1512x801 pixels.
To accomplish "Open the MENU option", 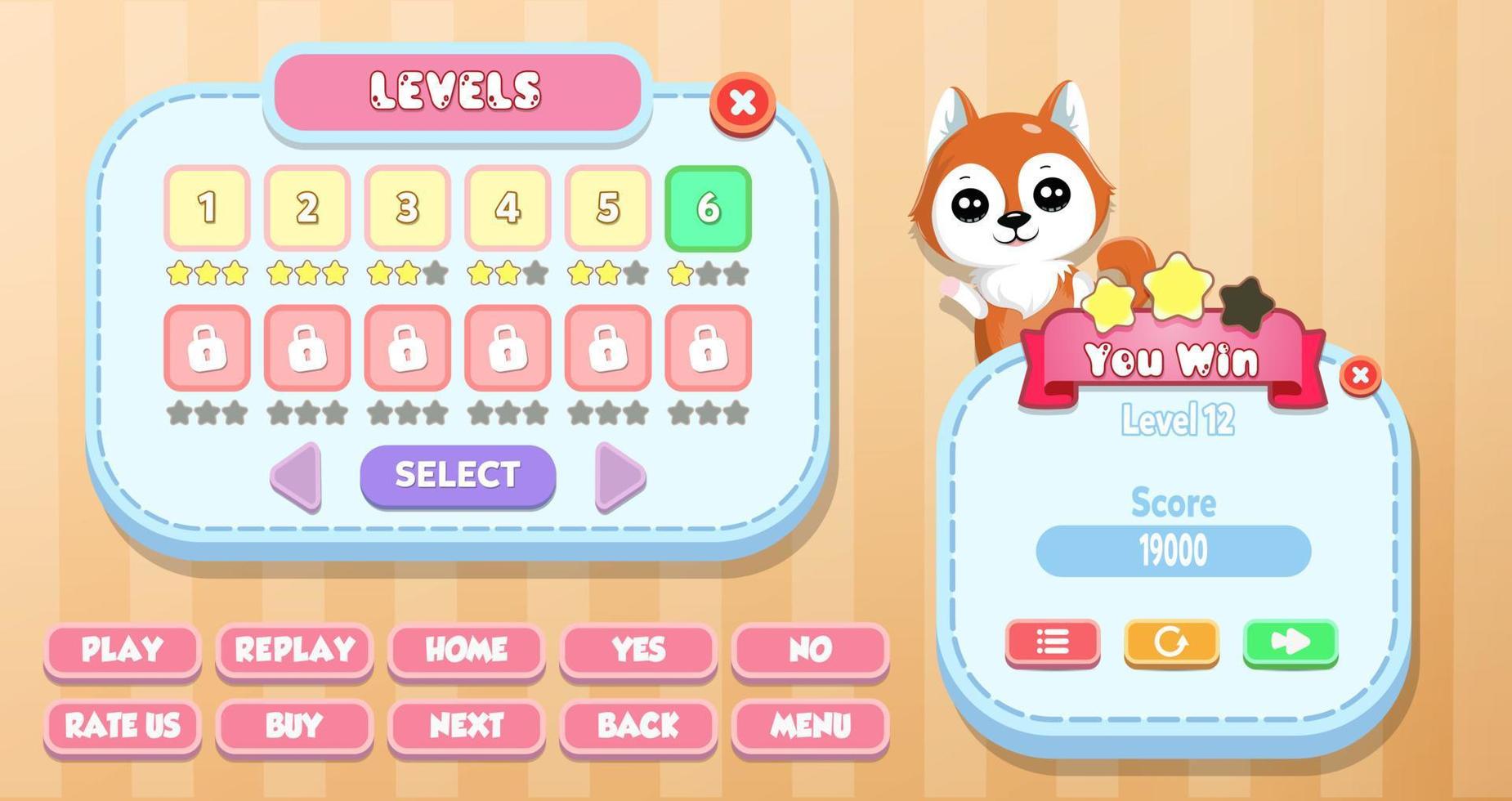I will pos(810,726).
